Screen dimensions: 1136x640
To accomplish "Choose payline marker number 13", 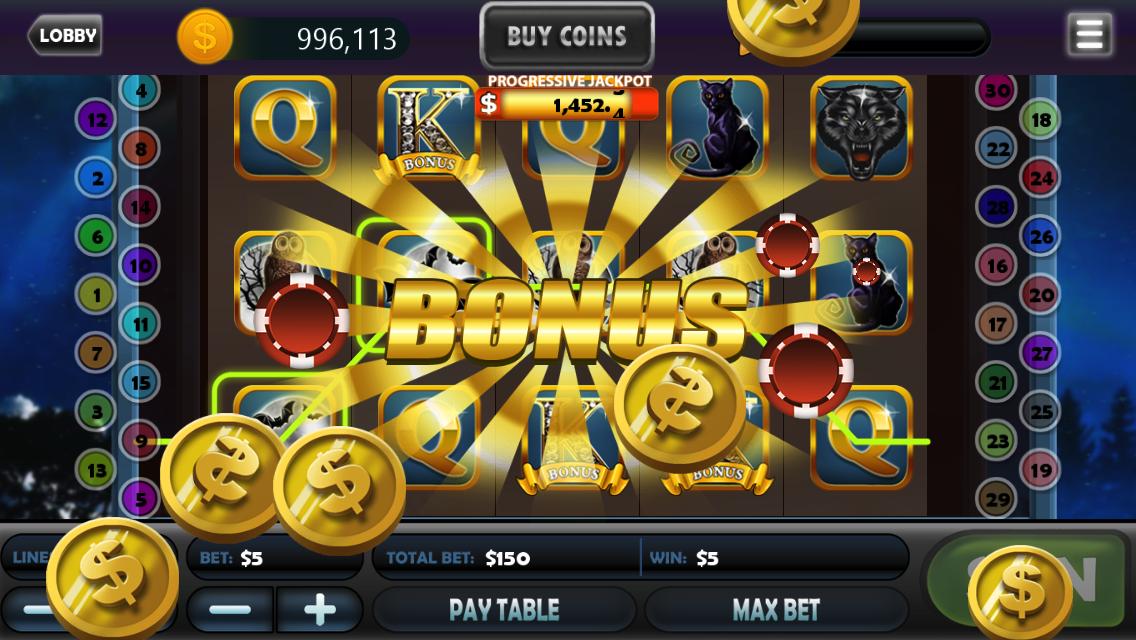I will [97, 469].
